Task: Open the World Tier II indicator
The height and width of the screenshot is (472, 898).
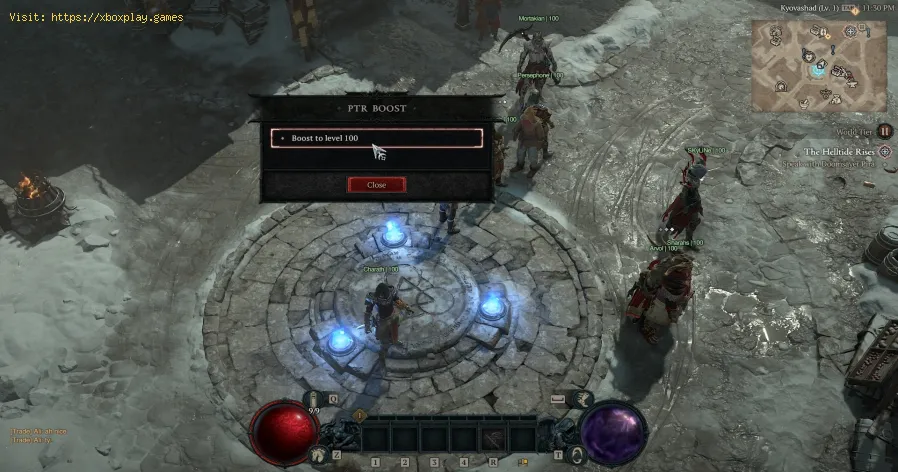Action: click(x=884, y=130)
